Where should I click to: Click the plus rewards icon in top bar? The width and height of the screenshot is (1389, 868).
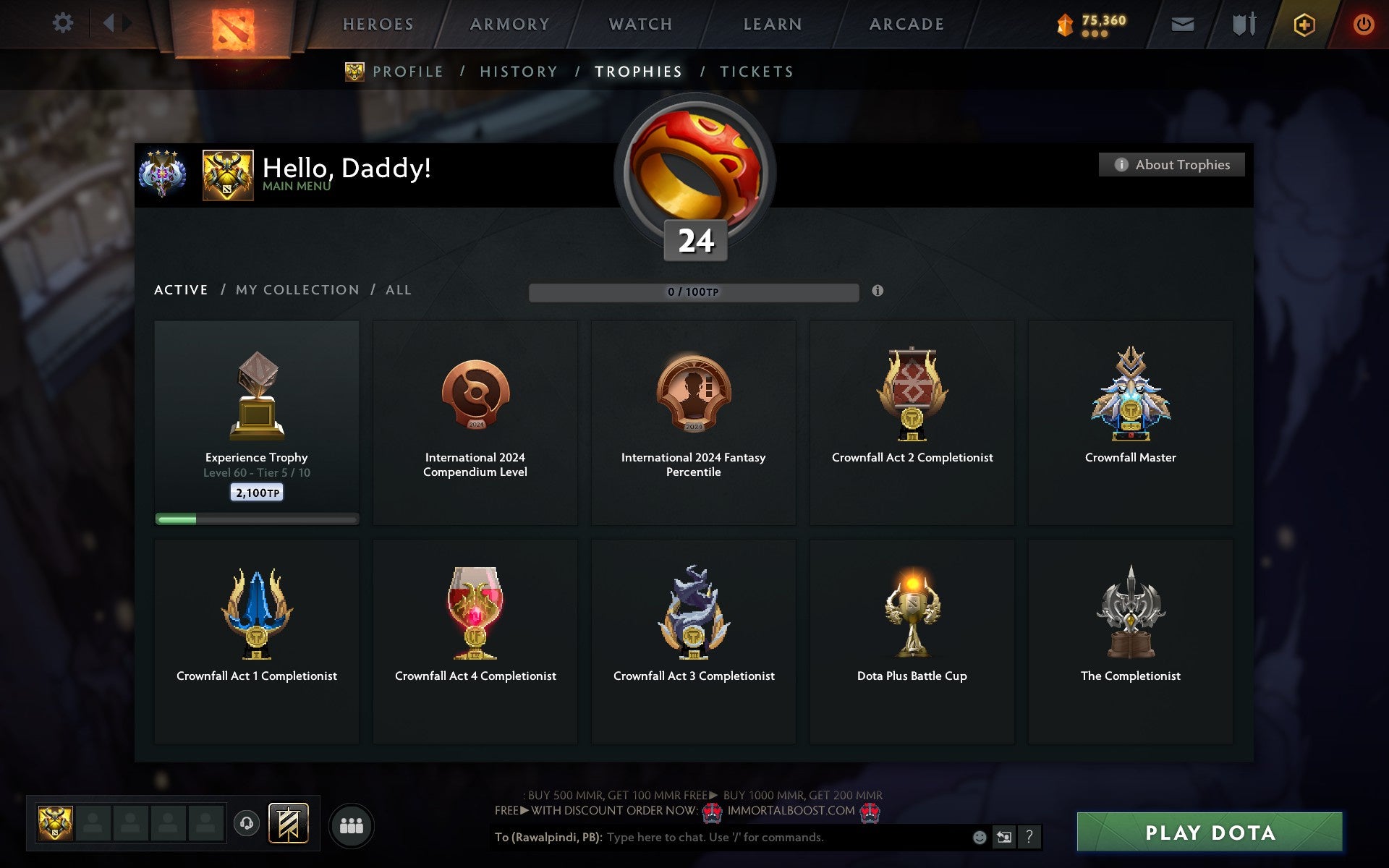click(1302, 23)
